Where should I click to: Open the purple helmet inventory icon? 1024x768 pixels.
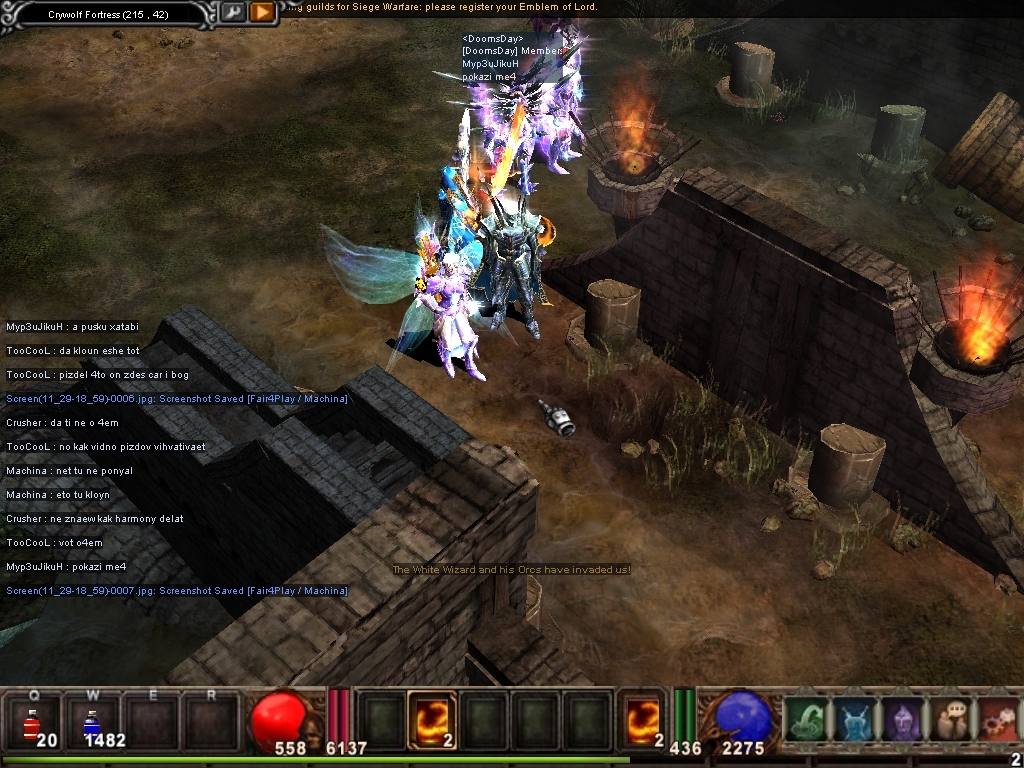click(901, 719)
